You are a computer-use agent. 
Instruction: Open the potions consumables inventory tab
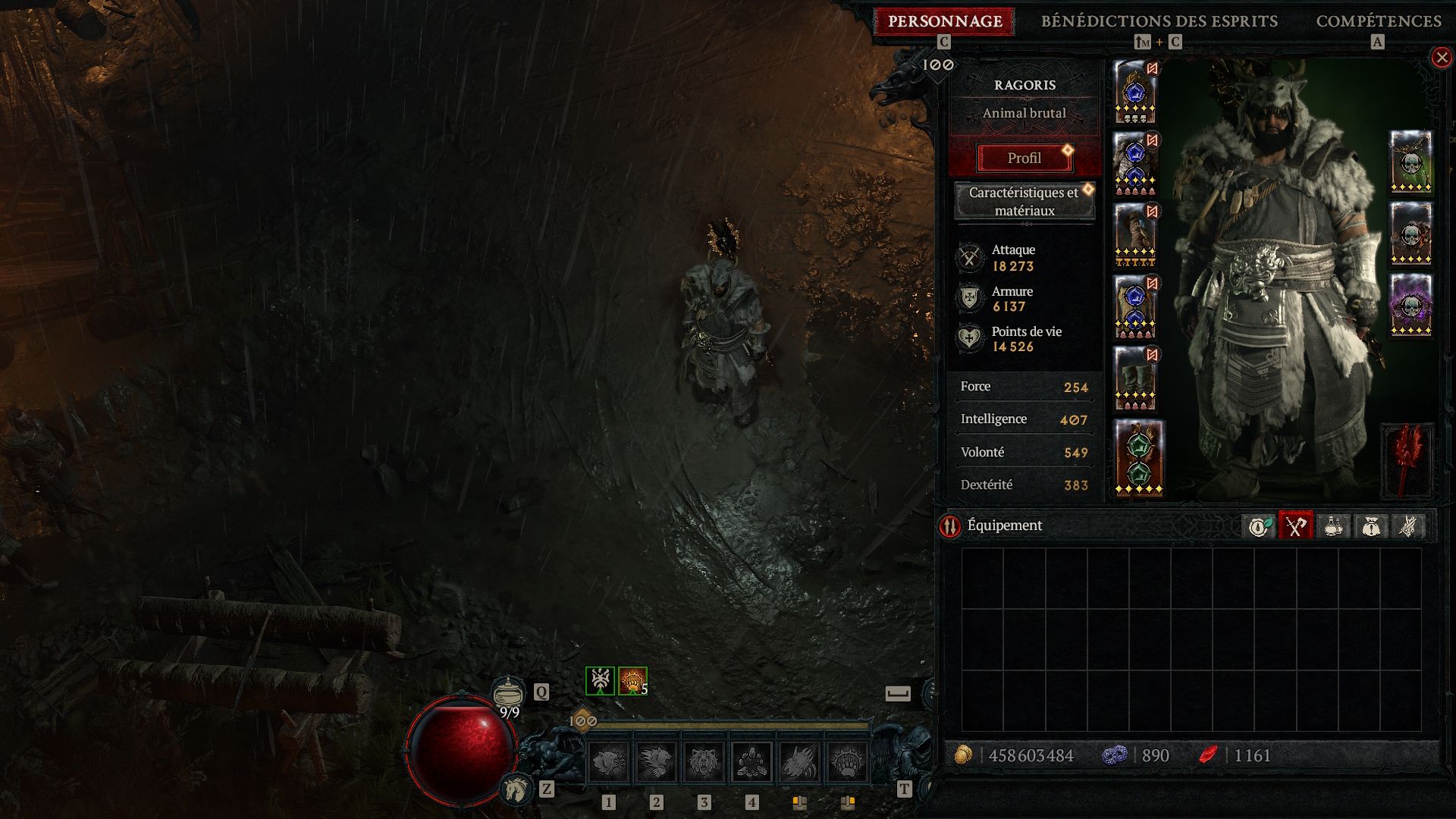click(x=1333, y=526)
